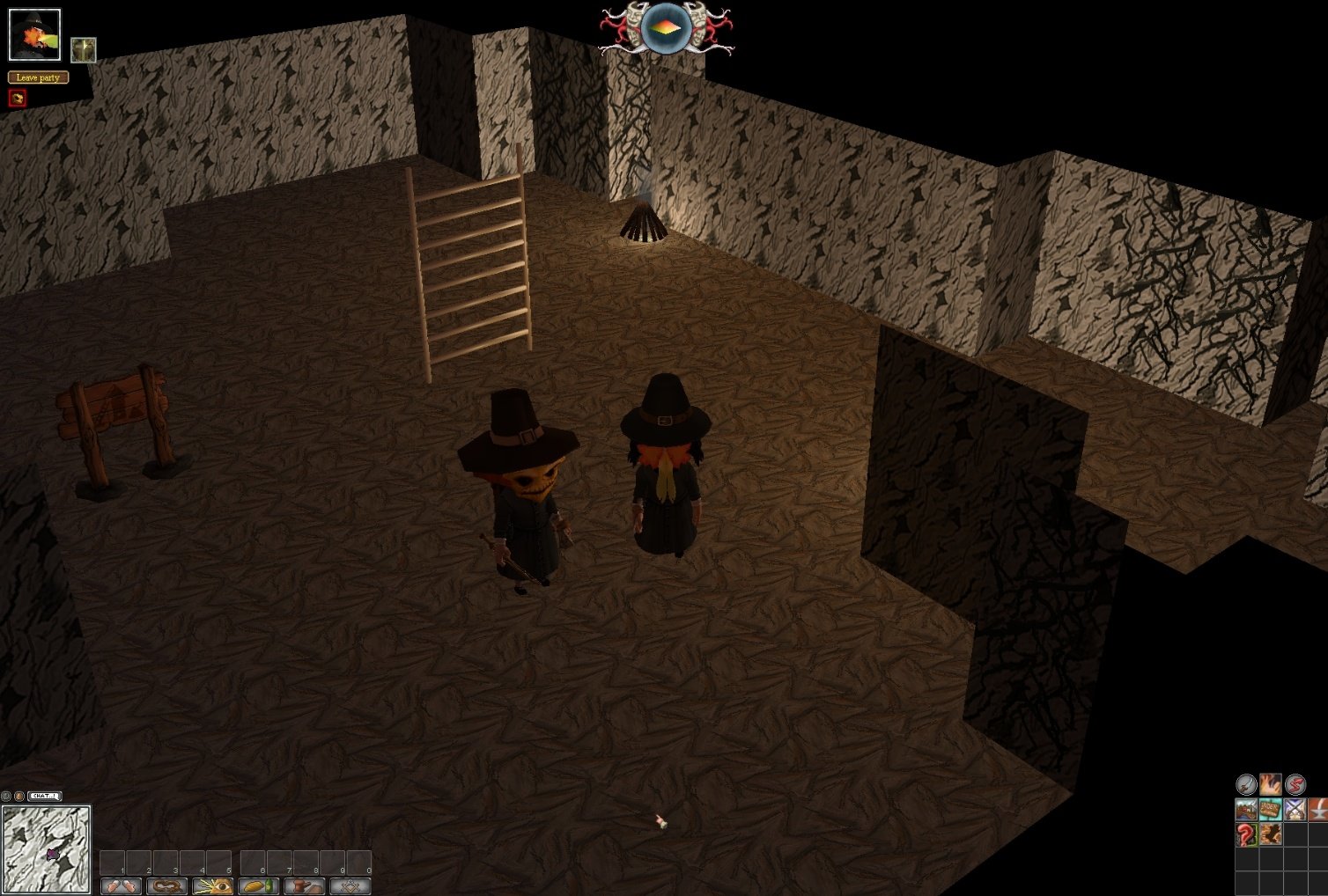The width and height of the screenshot is (1328, 896).
Task: Click the colored speed gem in the top compass
Action: click(x=665, y=27)
